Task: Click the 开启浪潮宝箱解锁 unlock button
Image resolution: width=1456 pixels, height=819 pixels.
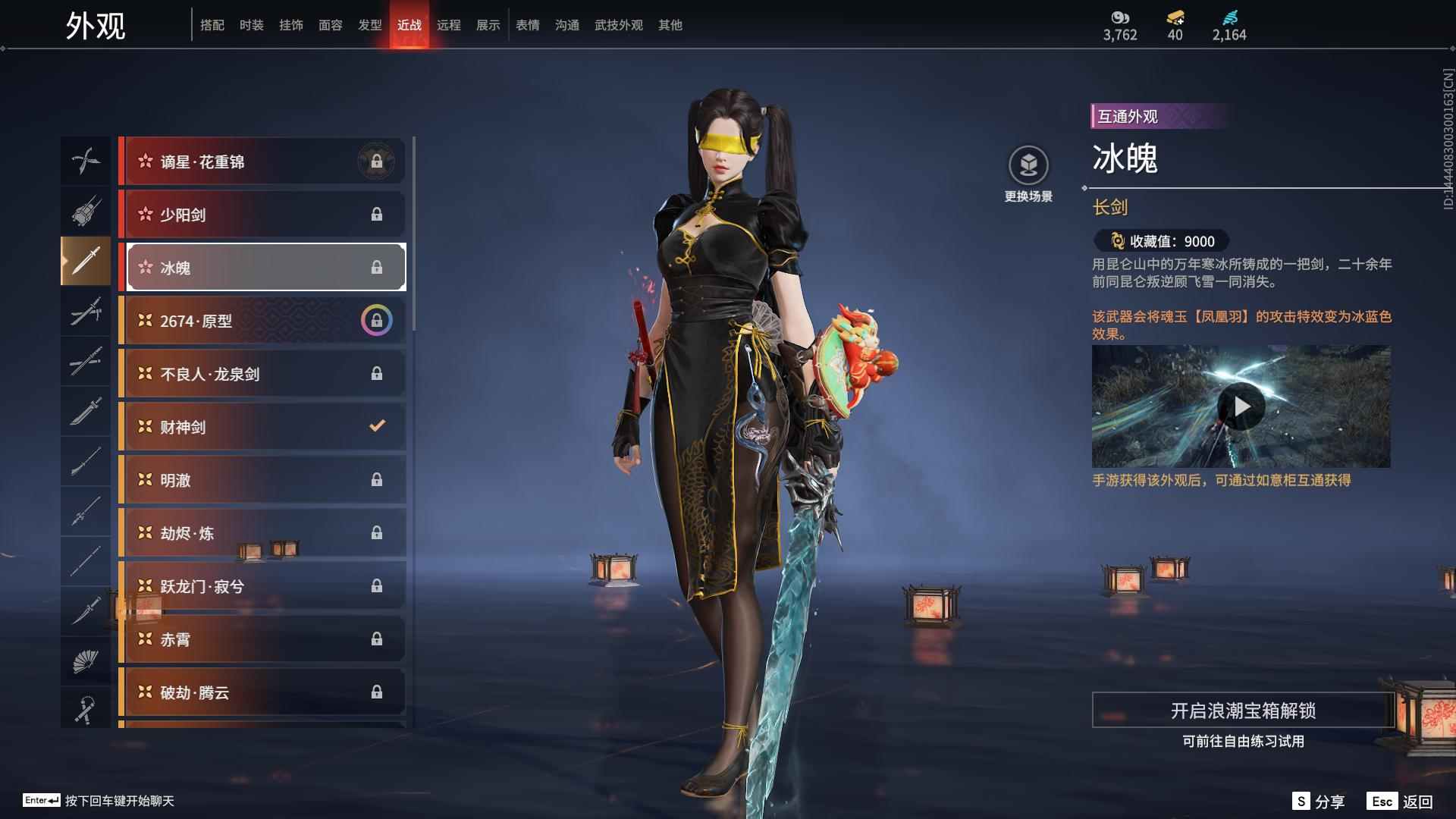Action: 1243,711
